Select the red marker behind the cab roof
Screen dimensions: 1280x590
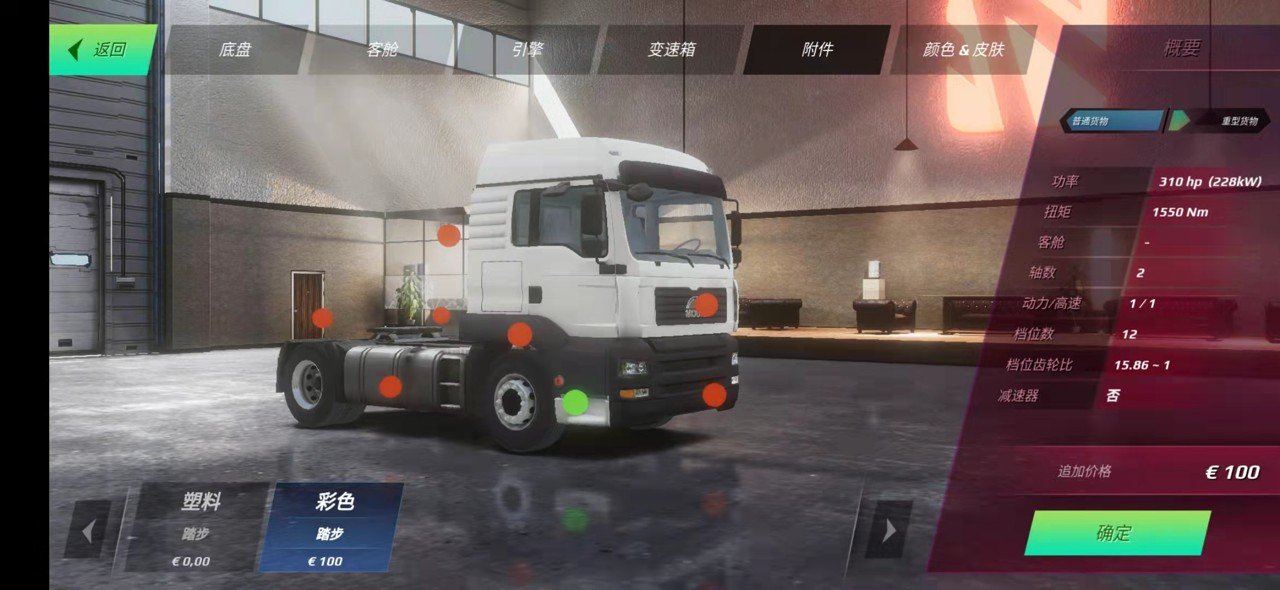(449, 236)
